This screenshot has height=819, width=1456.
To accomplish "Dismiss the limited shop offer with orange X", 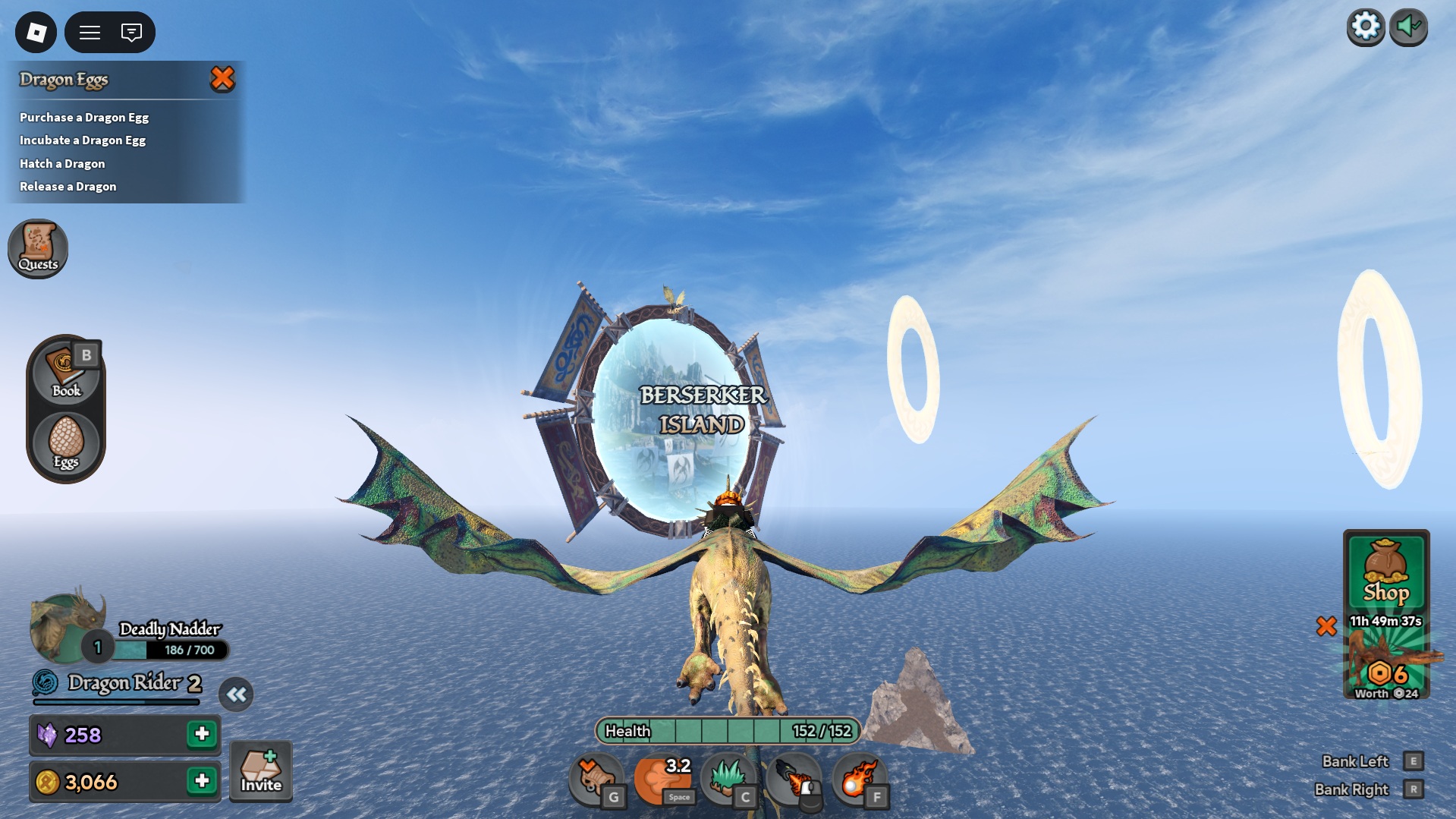I will [1327, 626].
